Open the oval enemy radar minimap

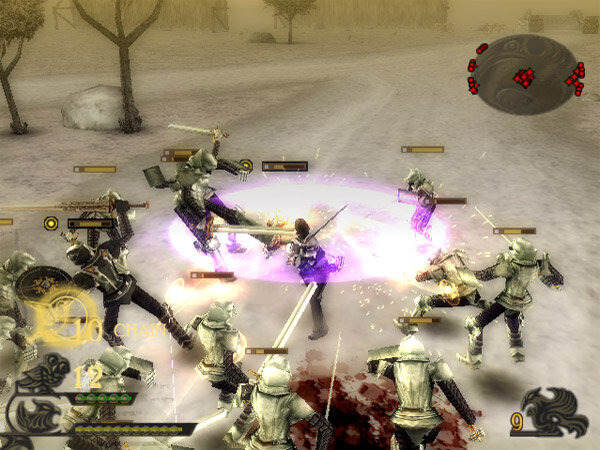point(526,75)
